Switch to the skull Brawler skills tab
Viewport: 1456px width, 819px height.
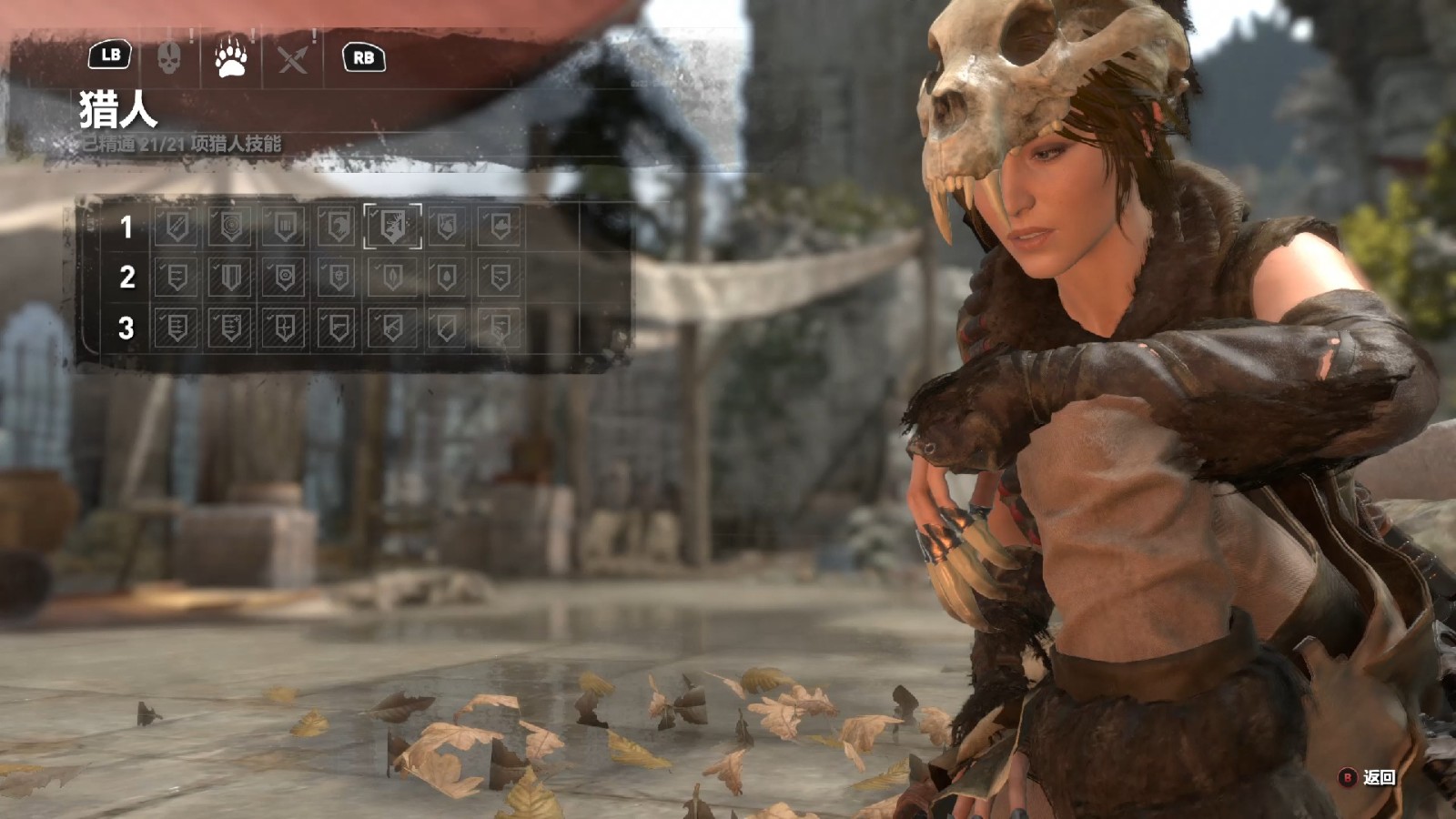(169, 58)
